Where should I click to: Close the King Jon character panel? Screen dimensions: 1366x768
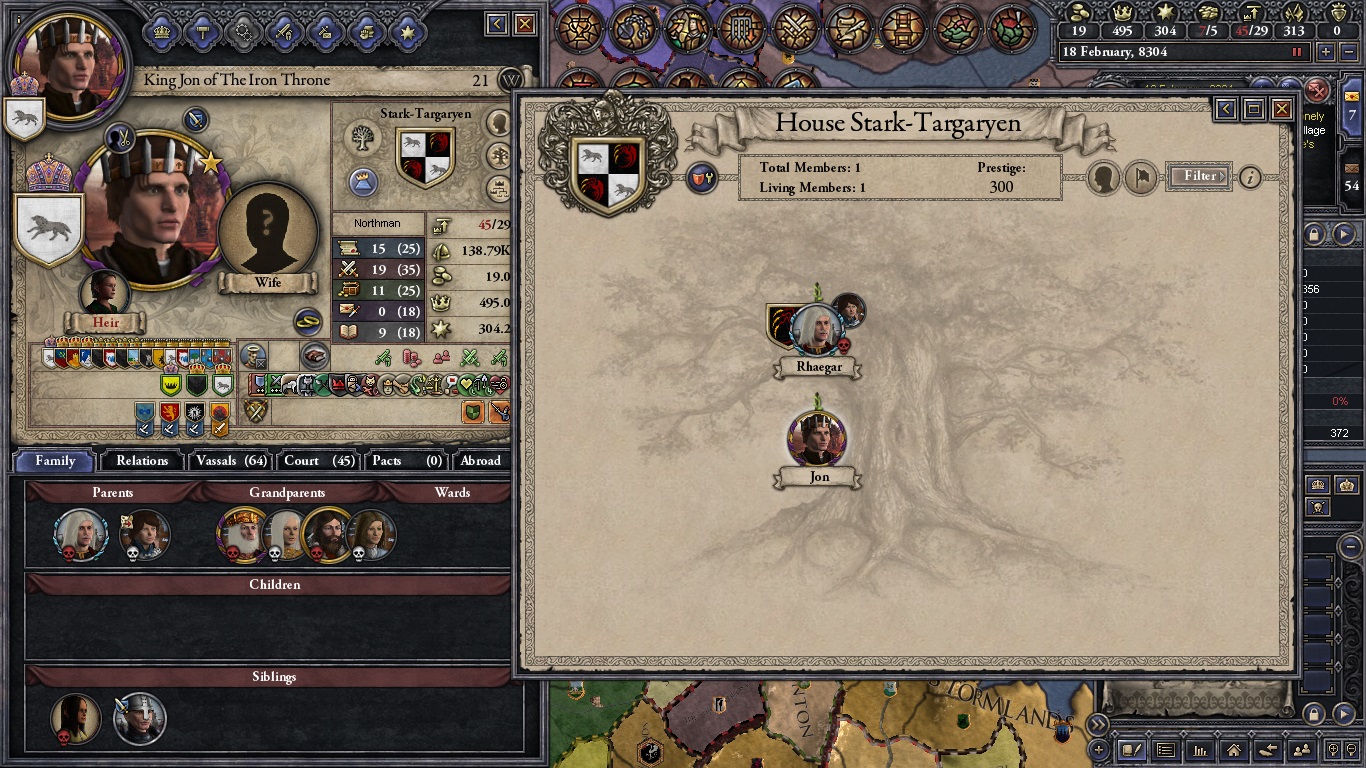[525, 24]
